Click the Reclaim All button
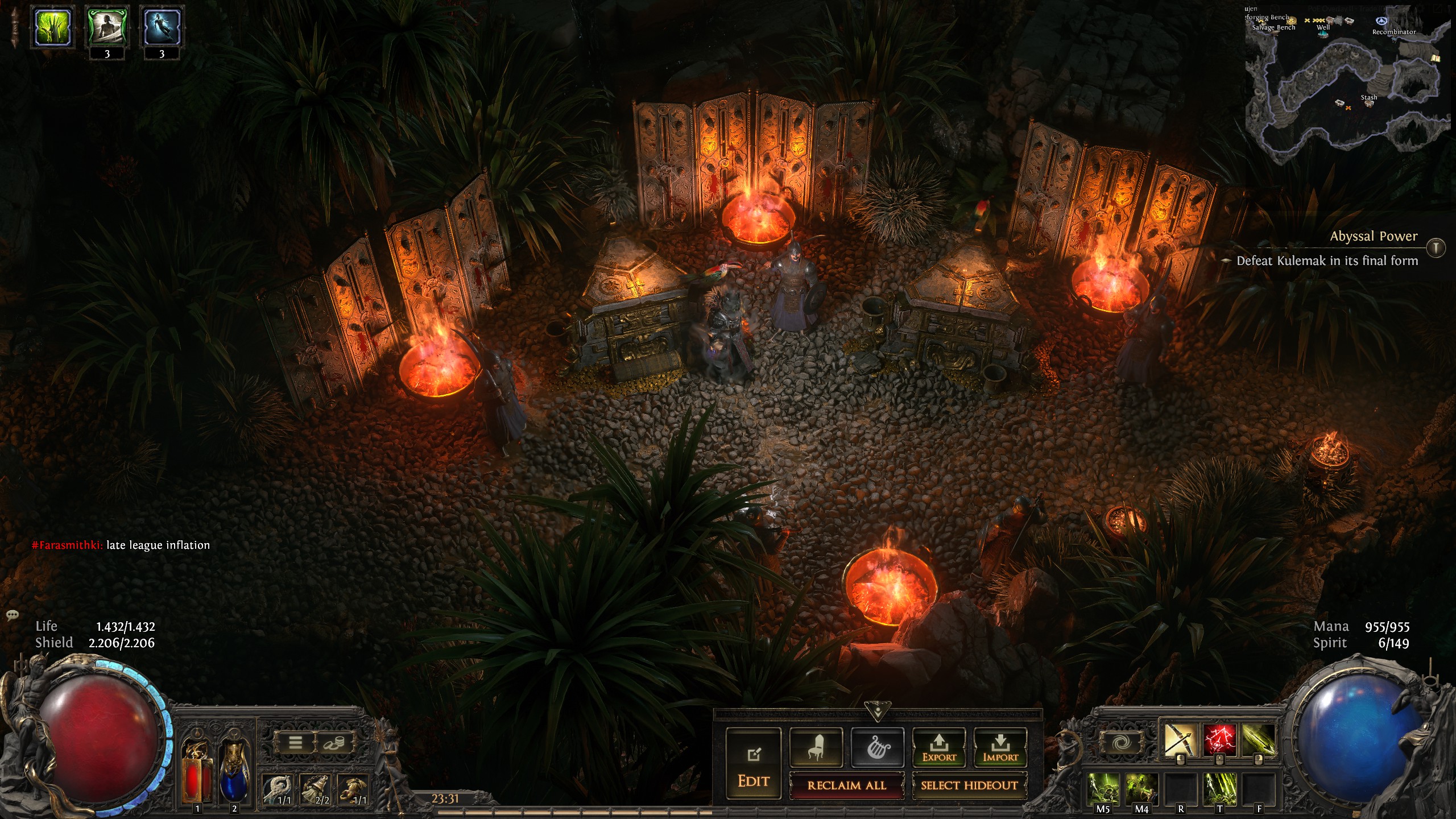The width and height of the screenshot is (1456, 819). pyautogui.click(x=846, y=785)
